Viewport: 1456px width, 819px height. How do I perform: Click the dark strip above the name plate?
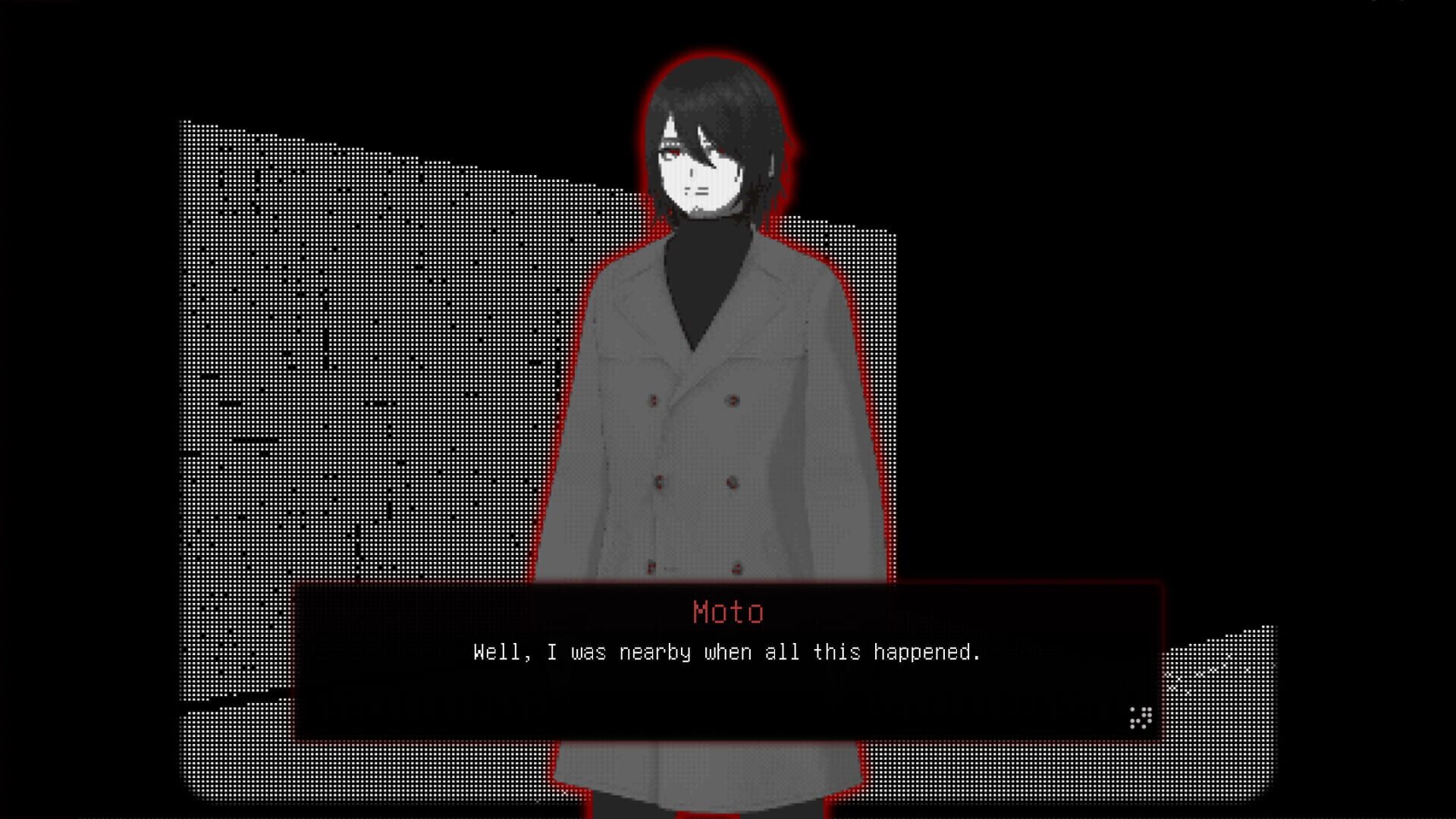coord(728,591)
